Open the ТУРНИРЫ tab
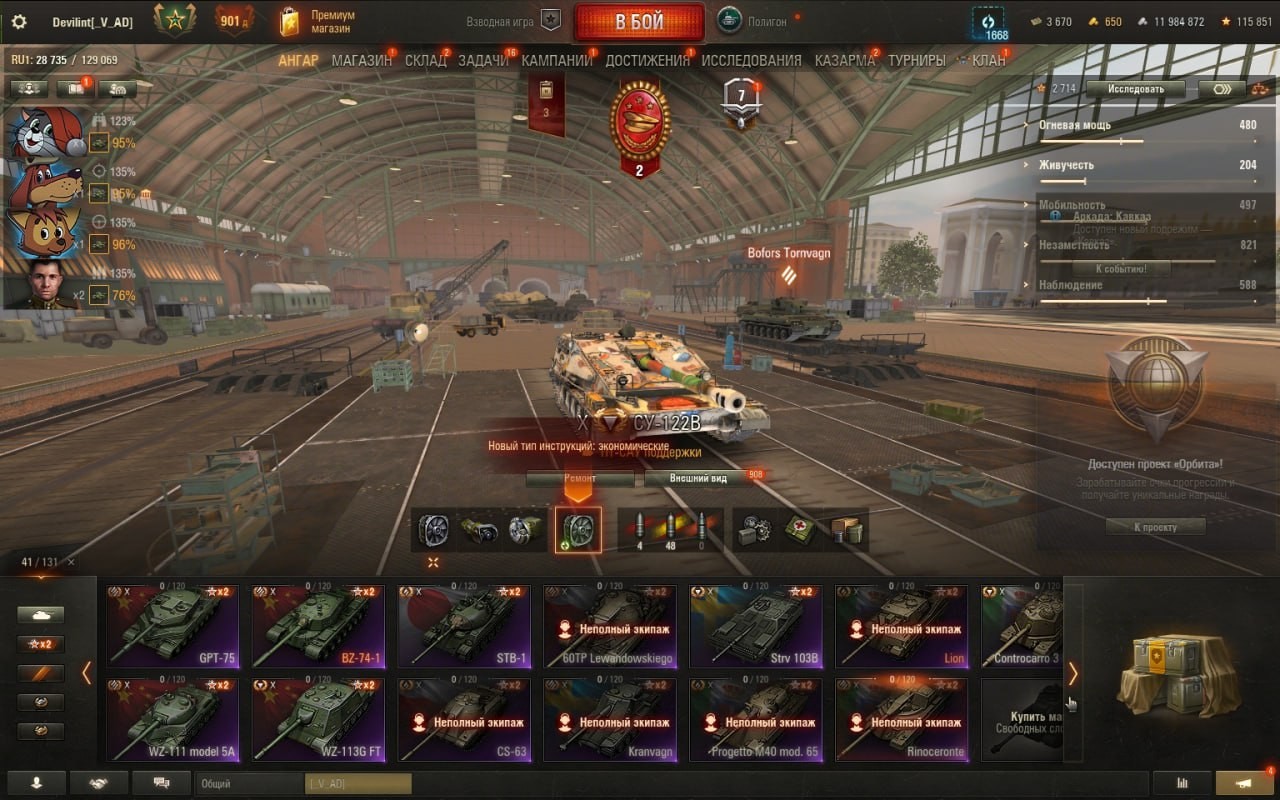Screen dimensions: 1280x800 pos(916,60)
